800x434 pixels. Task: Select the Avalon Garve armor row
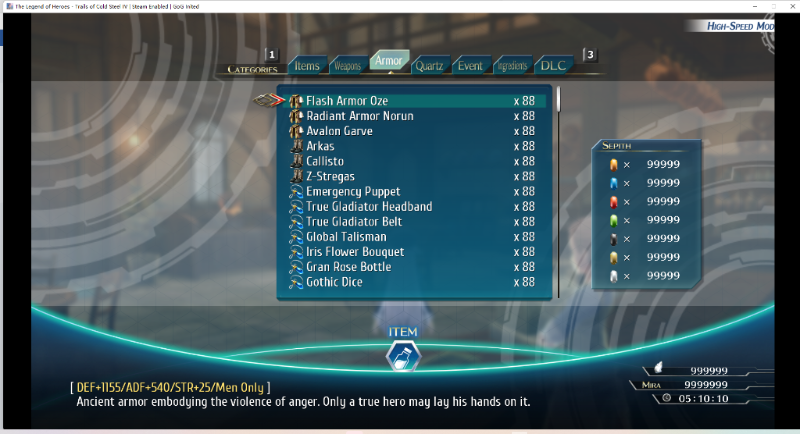pos(339,131)
